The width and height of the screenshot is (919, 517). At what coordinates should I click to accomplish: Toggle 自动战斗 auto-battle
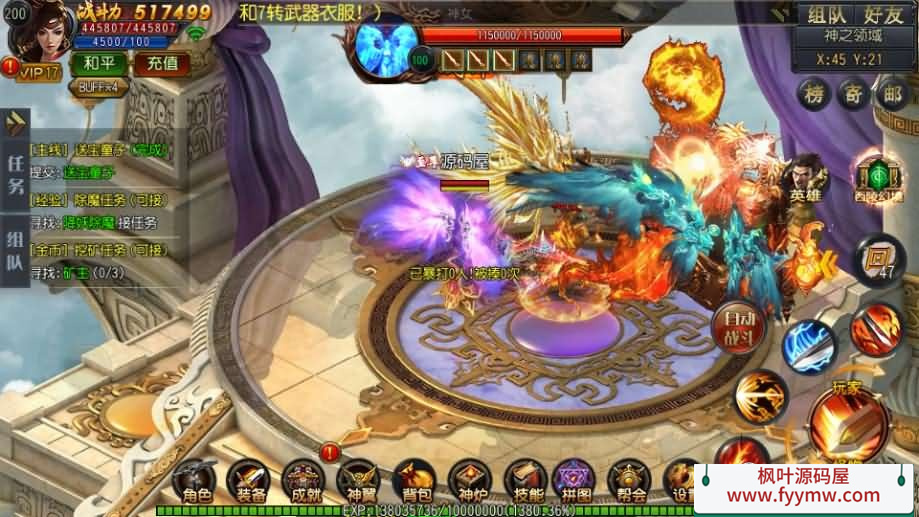coord(739,326)
